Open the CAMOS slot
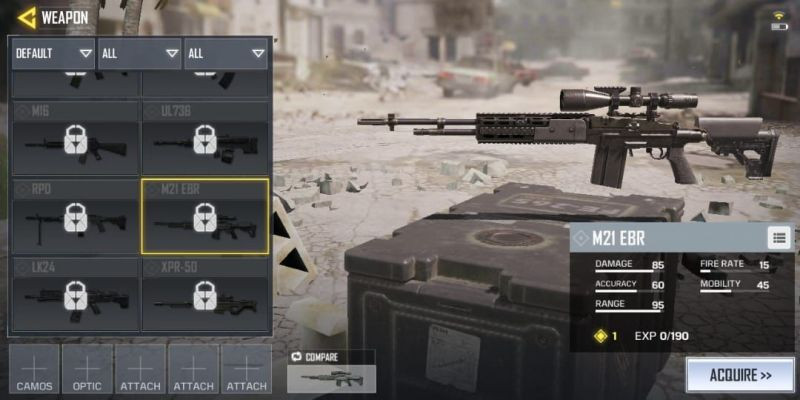The width and height of the screenshot is (800, 400). pos(34,370)
